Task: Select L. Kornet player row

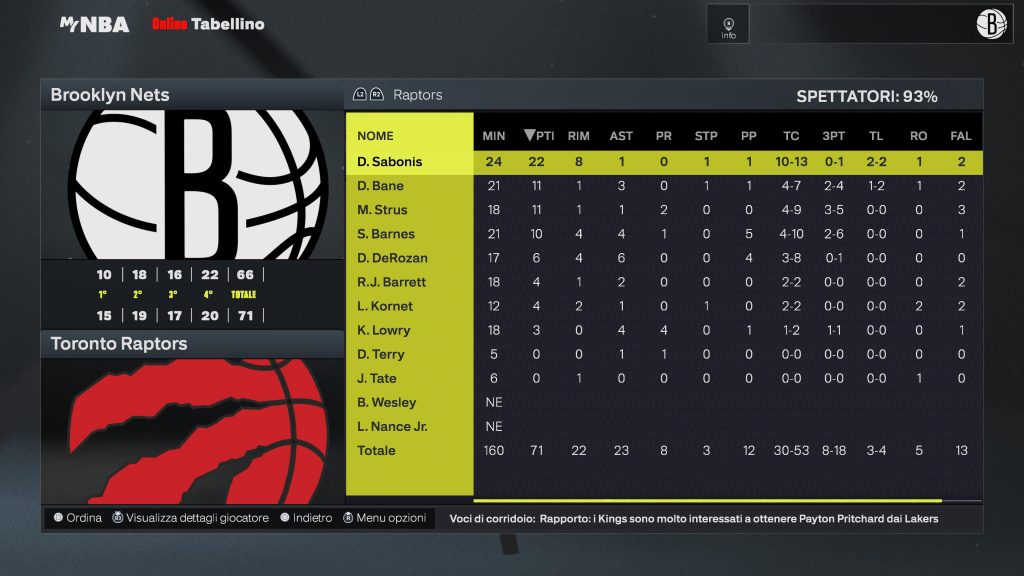Action: point(385,306)
